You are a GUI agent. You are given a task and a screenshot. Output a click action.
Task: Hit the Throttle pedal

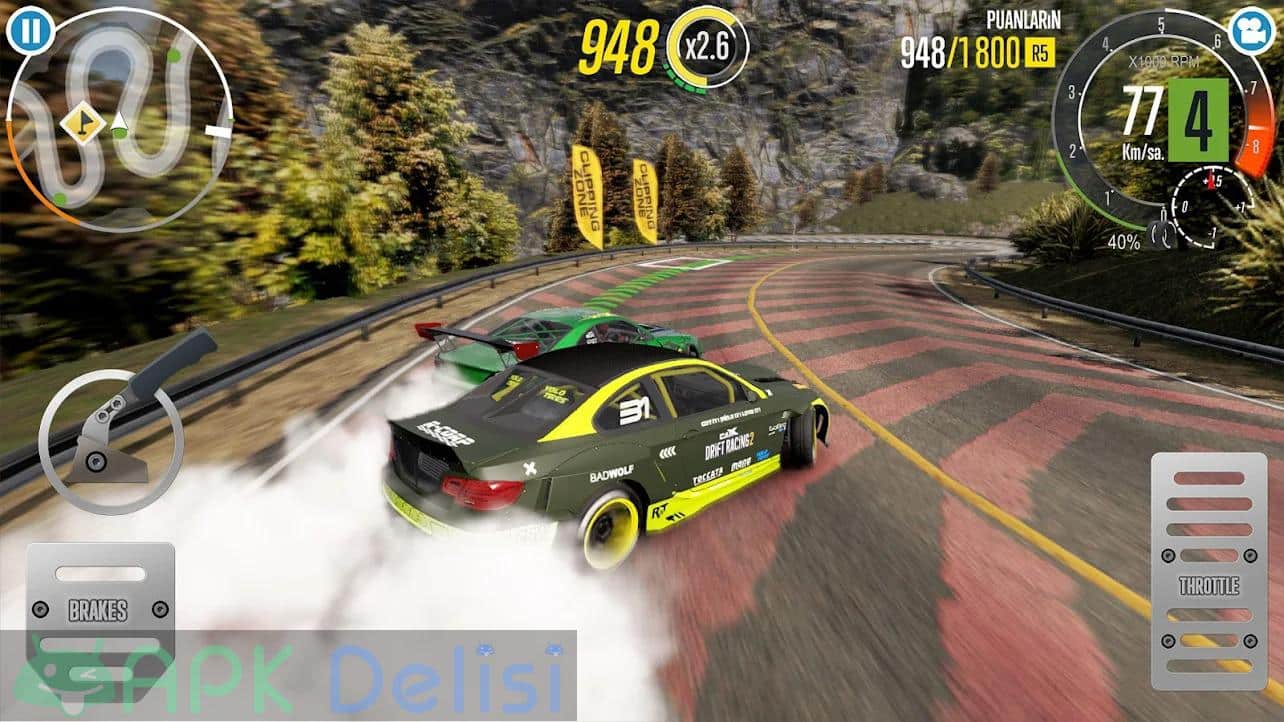pyautogui.click(x=1208, y=570)
